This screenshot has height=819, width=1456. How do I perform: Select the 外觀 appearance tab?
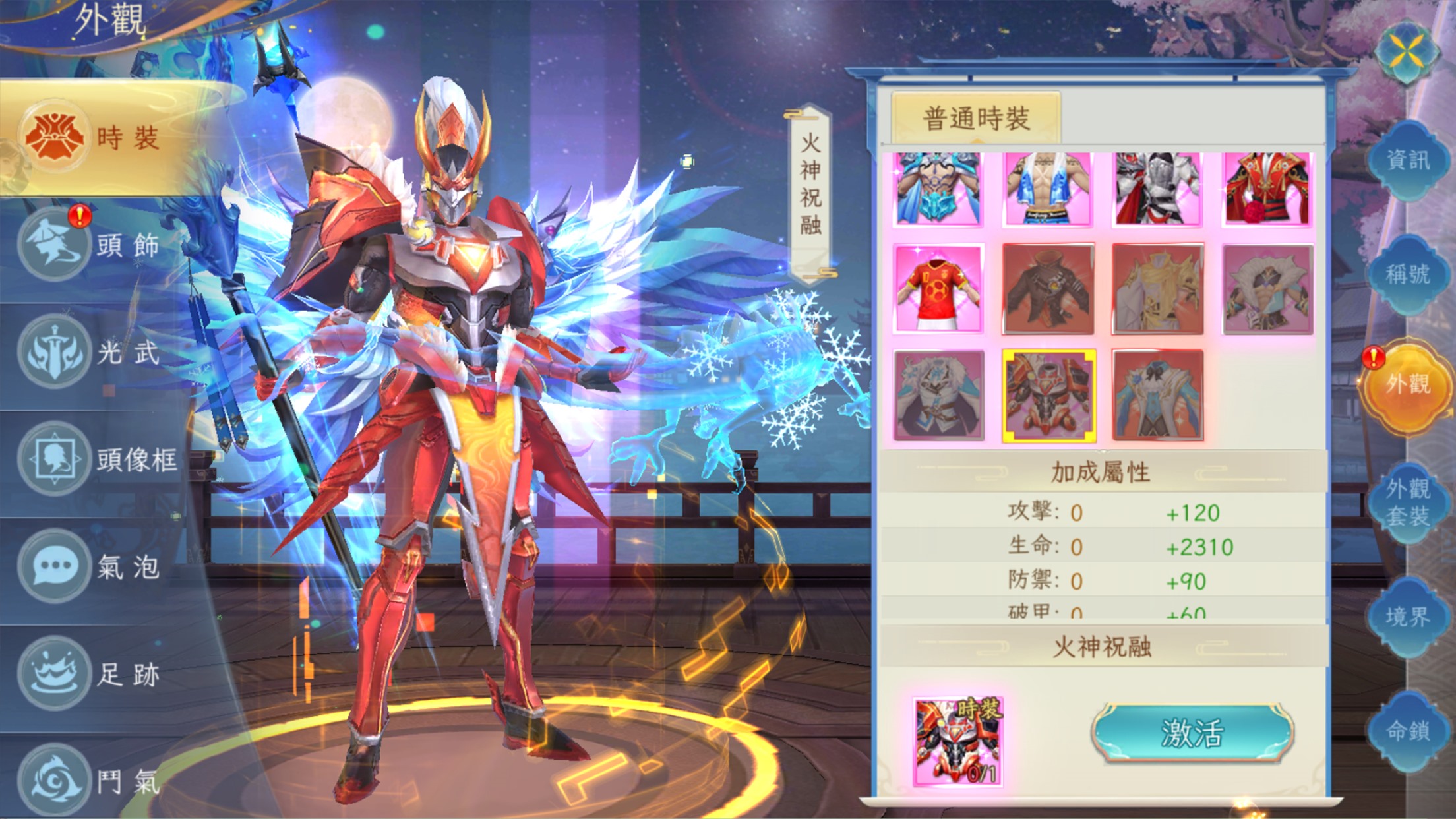coord(1408,384)
